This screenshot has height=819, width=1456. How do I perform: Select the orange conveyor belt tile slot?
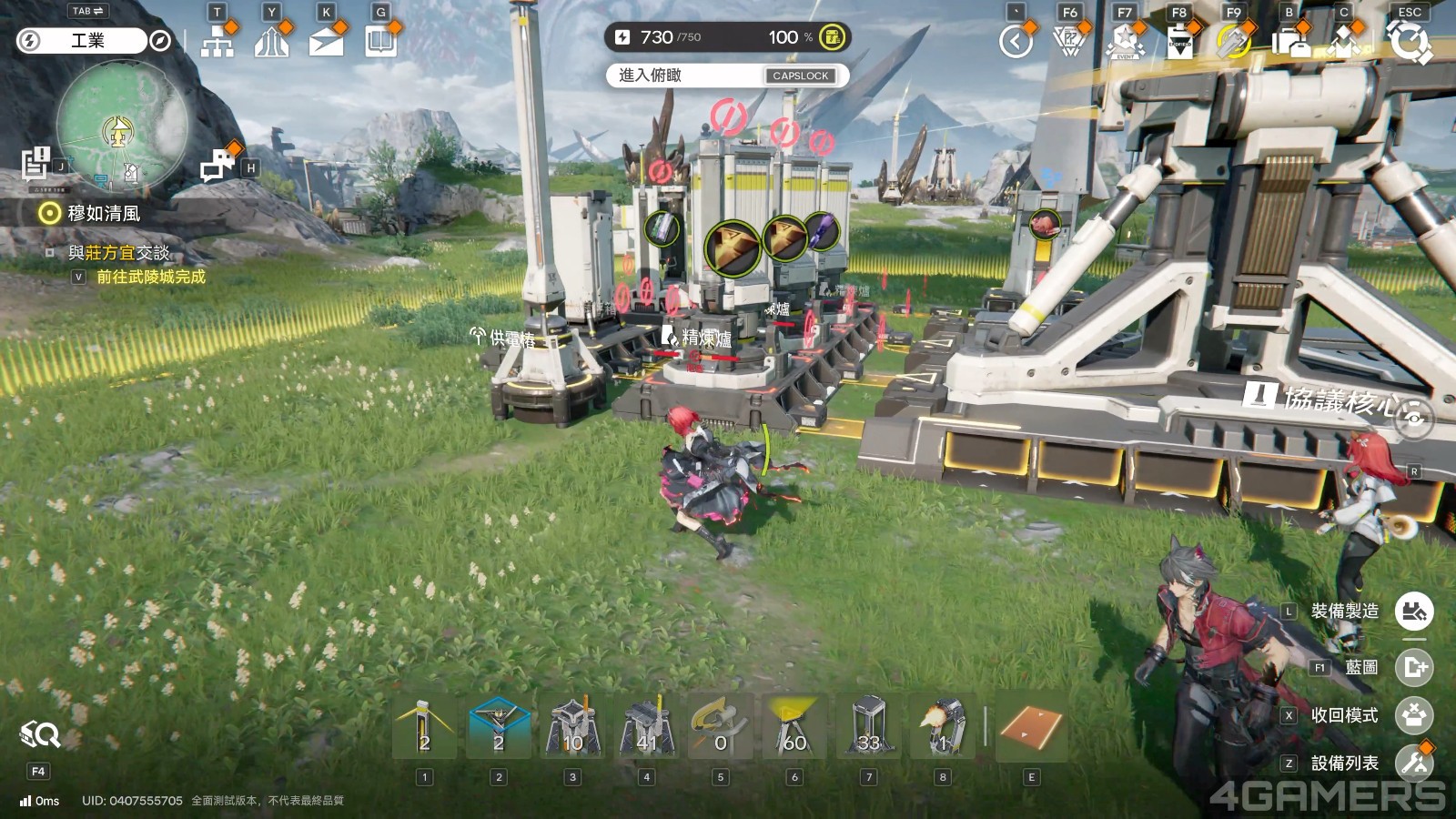[x=1031, y=728]
